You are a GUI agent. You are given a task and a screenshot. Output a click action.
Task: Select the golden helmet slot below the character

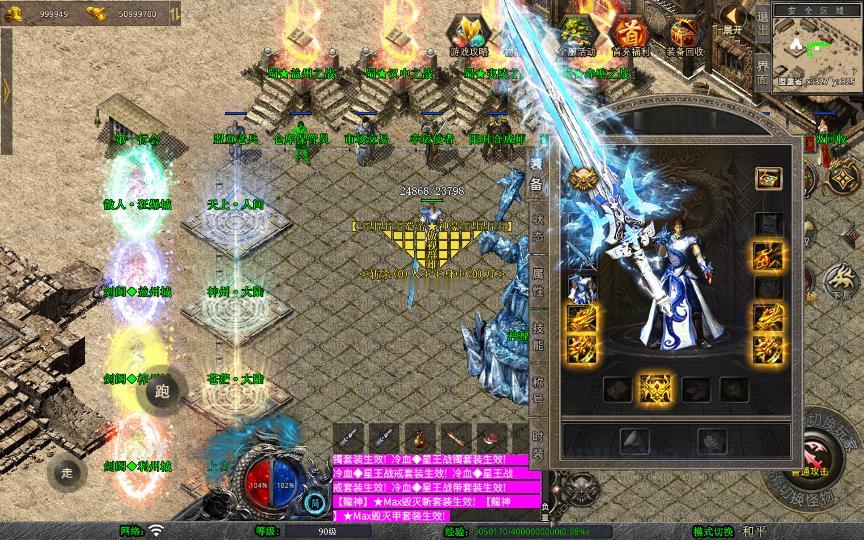pyautogui.click(x=655, y=388)
